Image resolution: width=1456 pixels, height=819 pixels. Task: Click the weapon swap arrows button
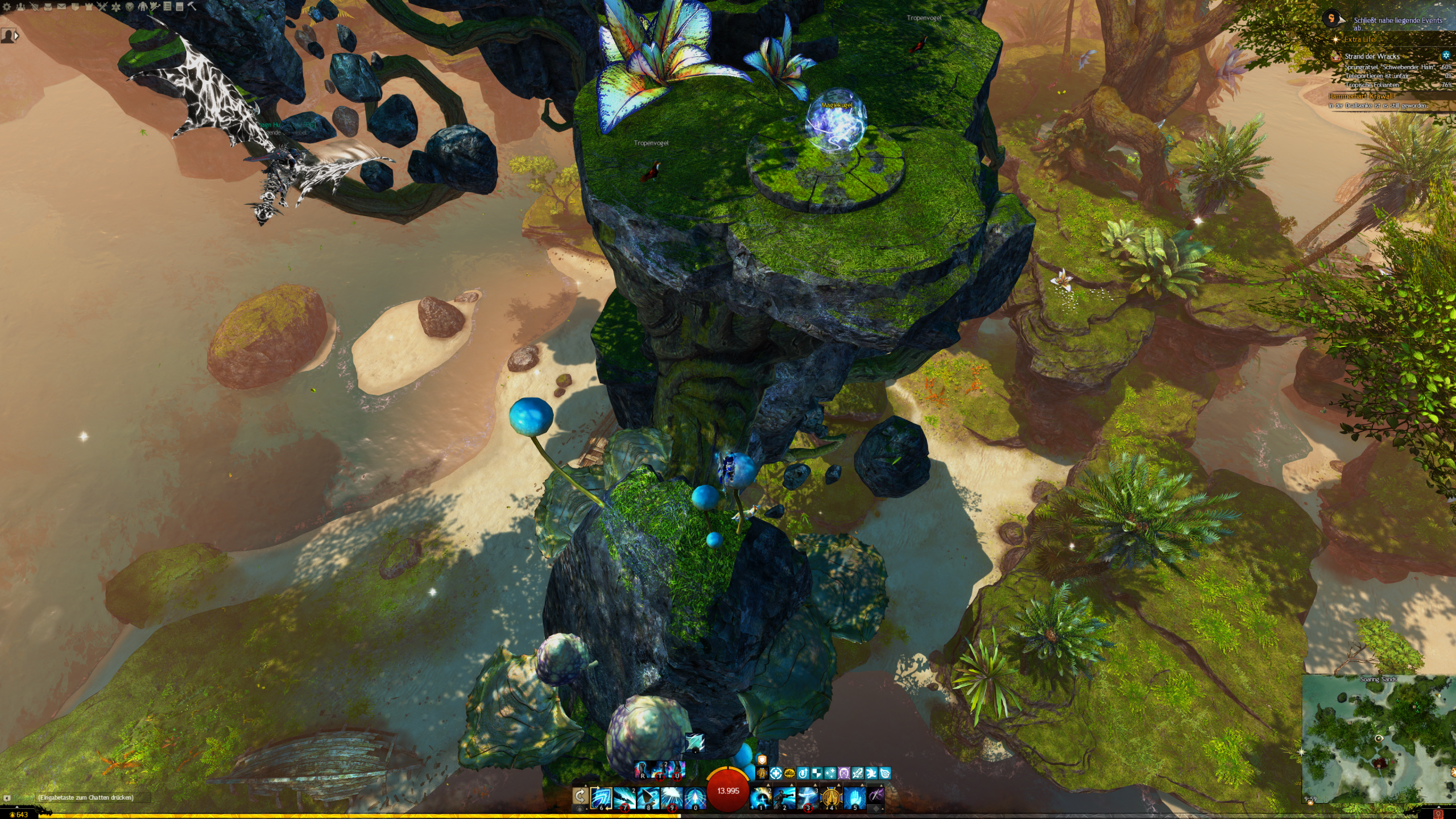(580, 796)
